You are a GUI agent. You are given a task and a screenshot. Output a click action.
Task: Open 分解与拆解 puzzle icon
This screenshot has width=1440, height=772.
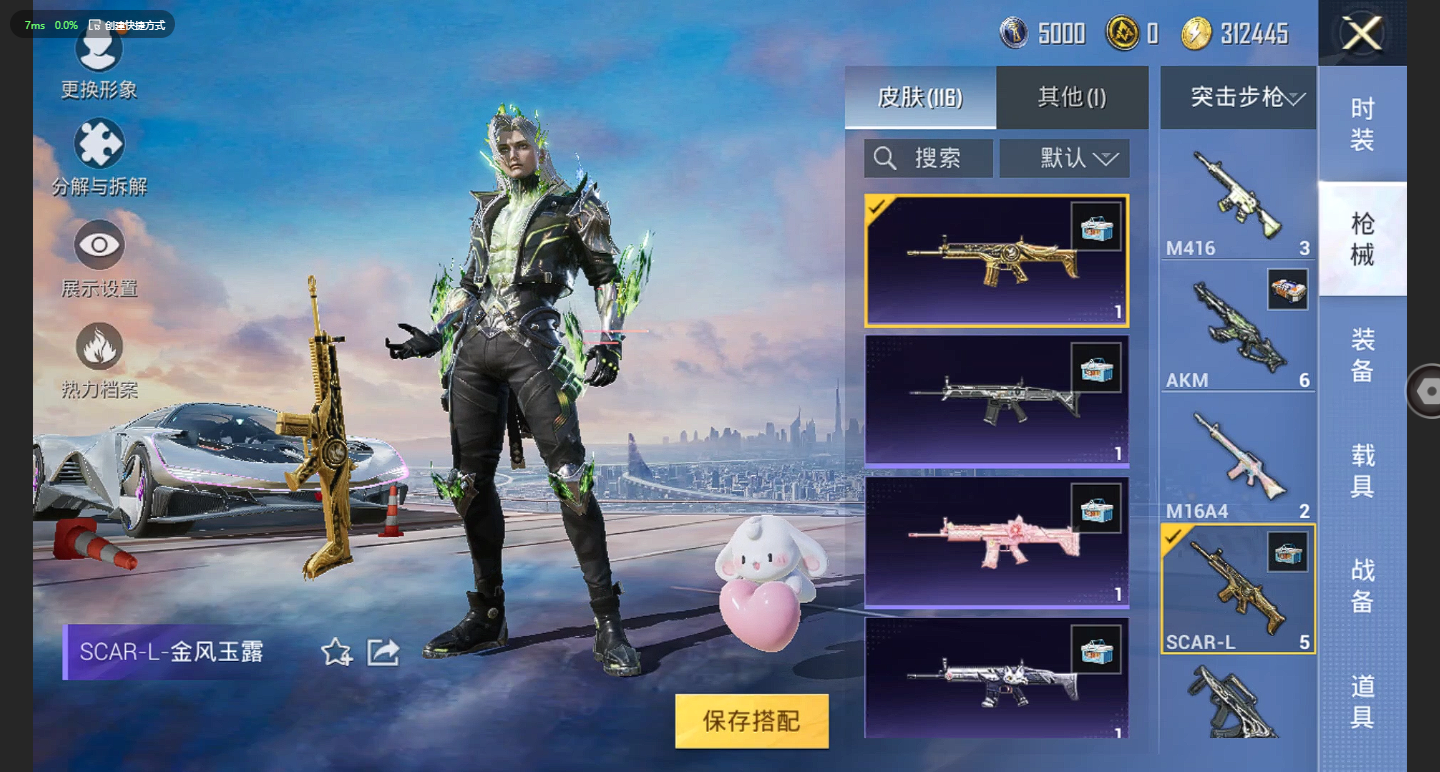coord(99,145)
